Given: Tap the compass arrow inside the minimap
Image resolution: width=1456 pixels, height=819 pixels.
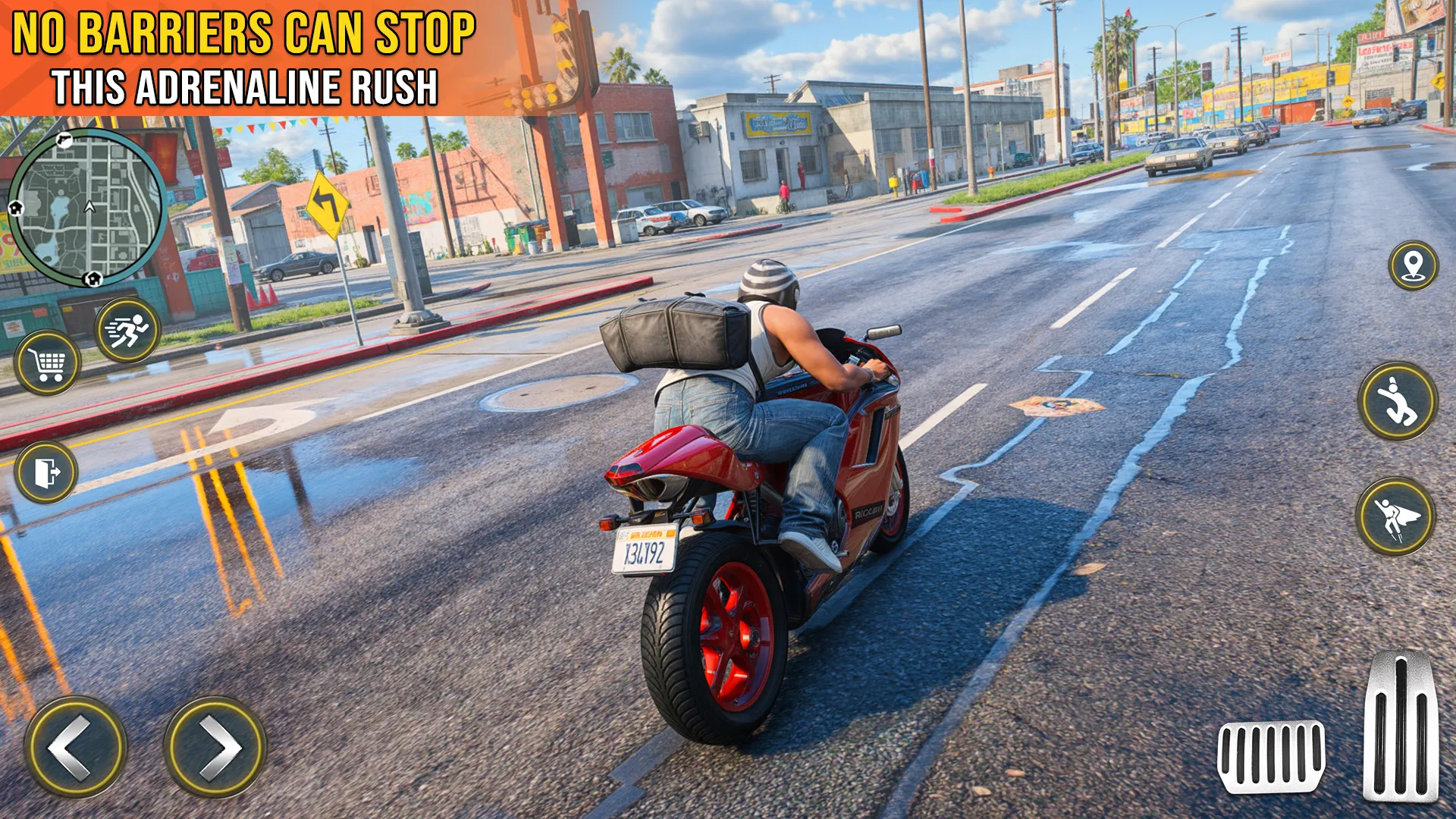Looking at the screenshot, I should 89,207.
